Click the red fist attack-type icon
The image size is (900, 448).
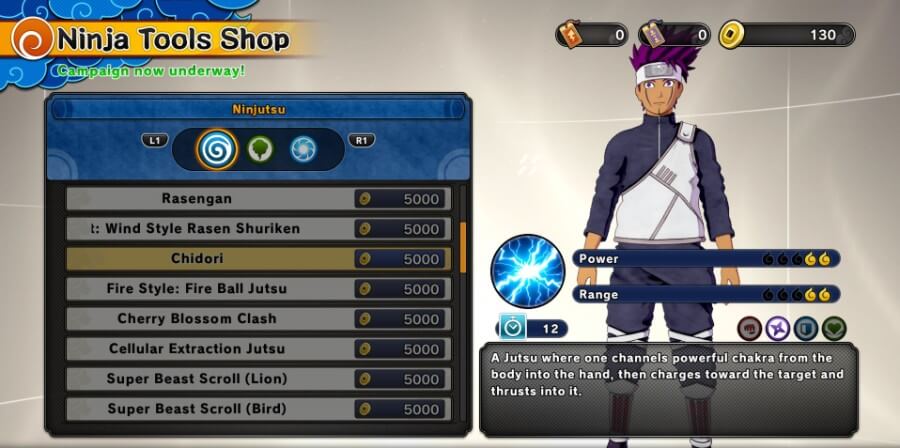tap(750, 328)
